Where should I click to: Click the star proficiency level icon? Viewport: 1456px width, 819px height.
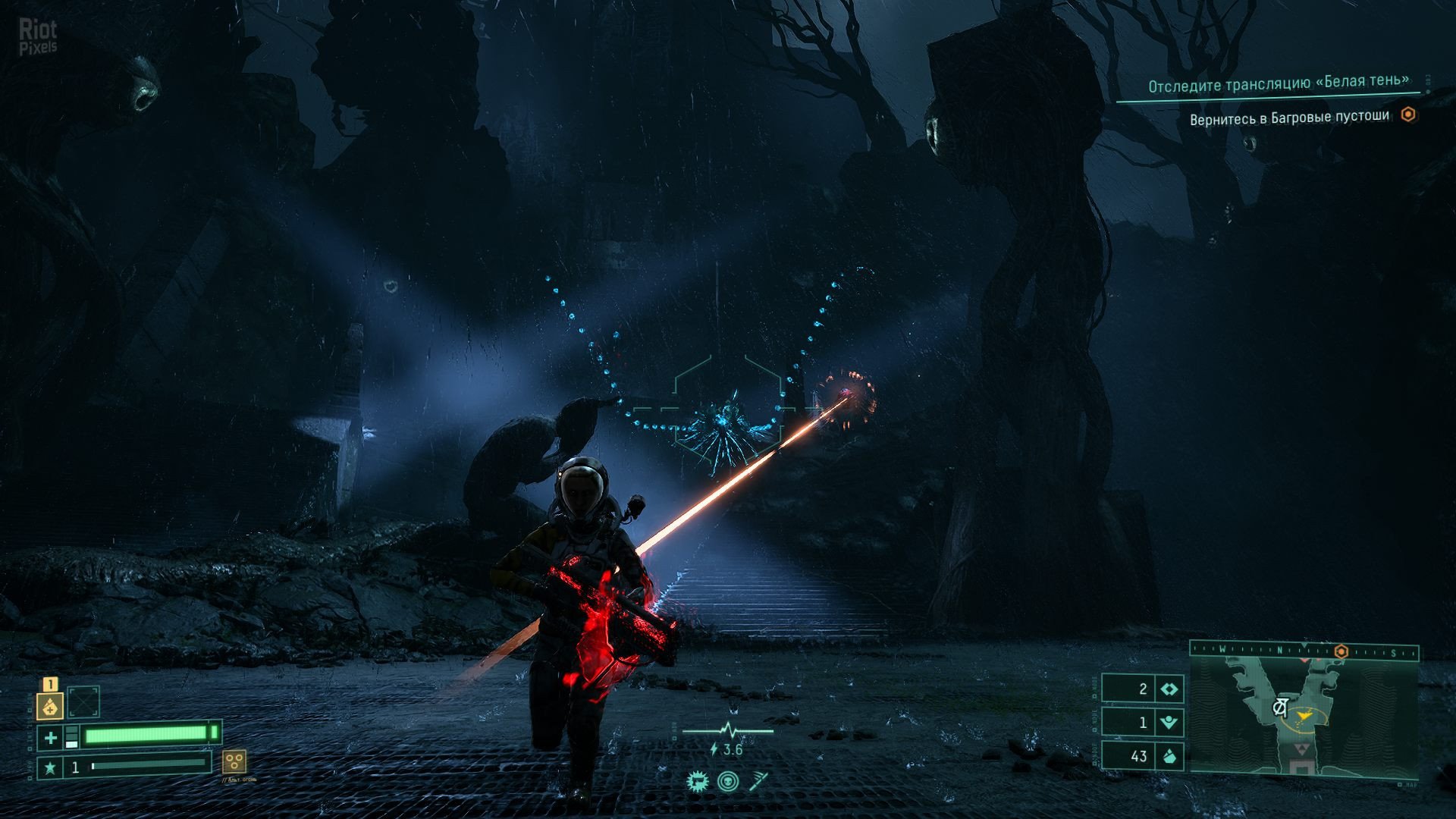(x=51, y=767)
